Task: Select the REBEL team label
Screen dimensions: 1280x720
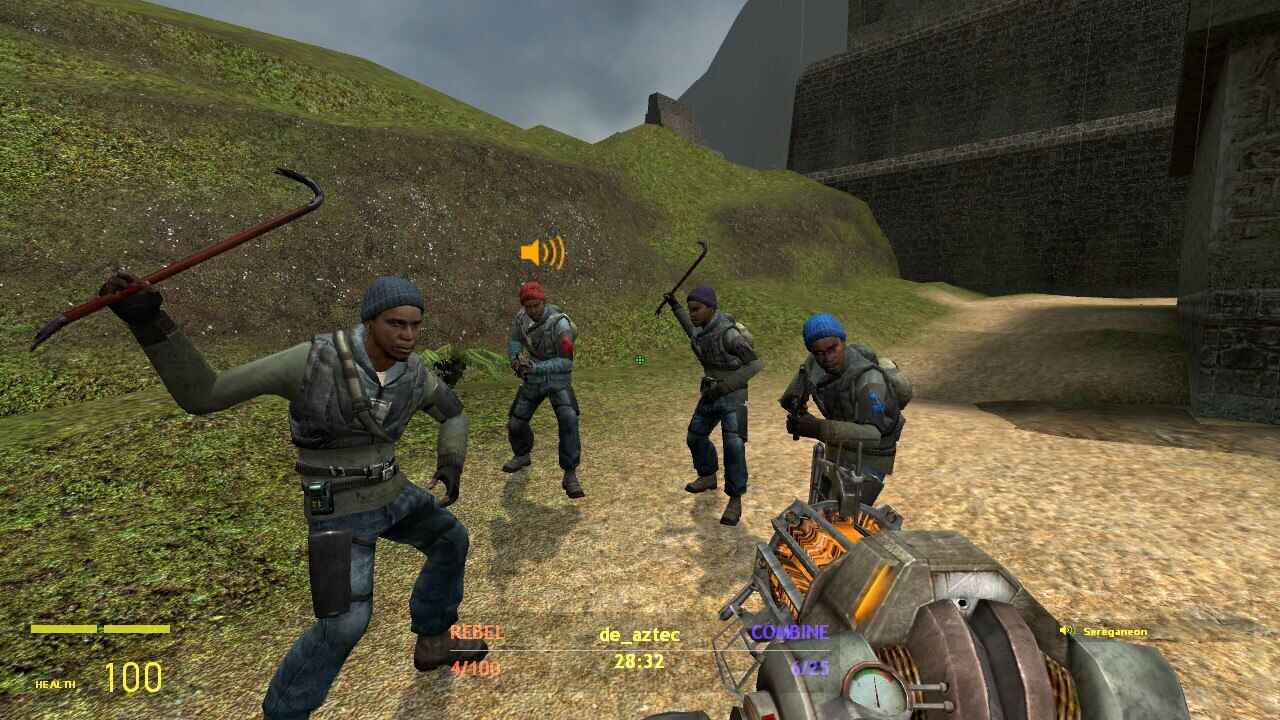Action: [477, 630]
